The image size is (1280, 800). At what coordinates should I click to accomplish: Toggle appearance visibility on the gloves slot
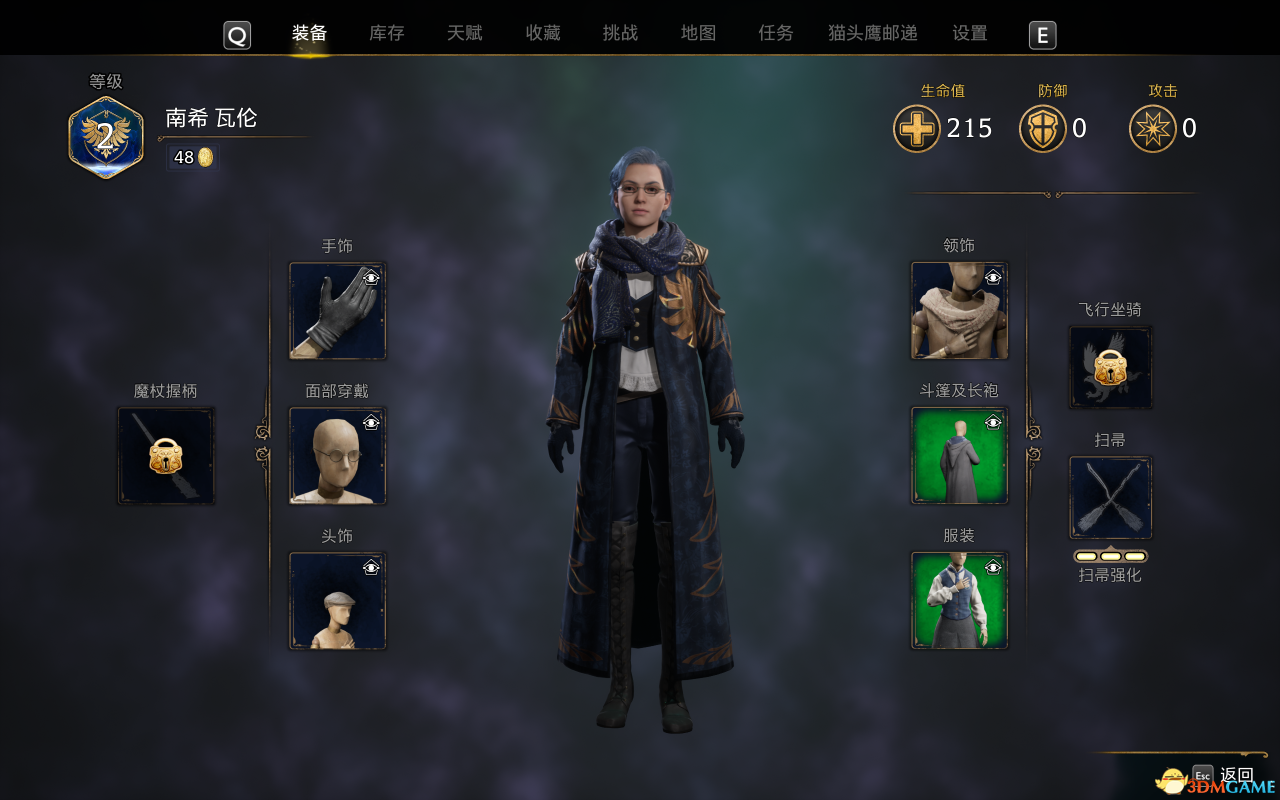pos(372,279)
